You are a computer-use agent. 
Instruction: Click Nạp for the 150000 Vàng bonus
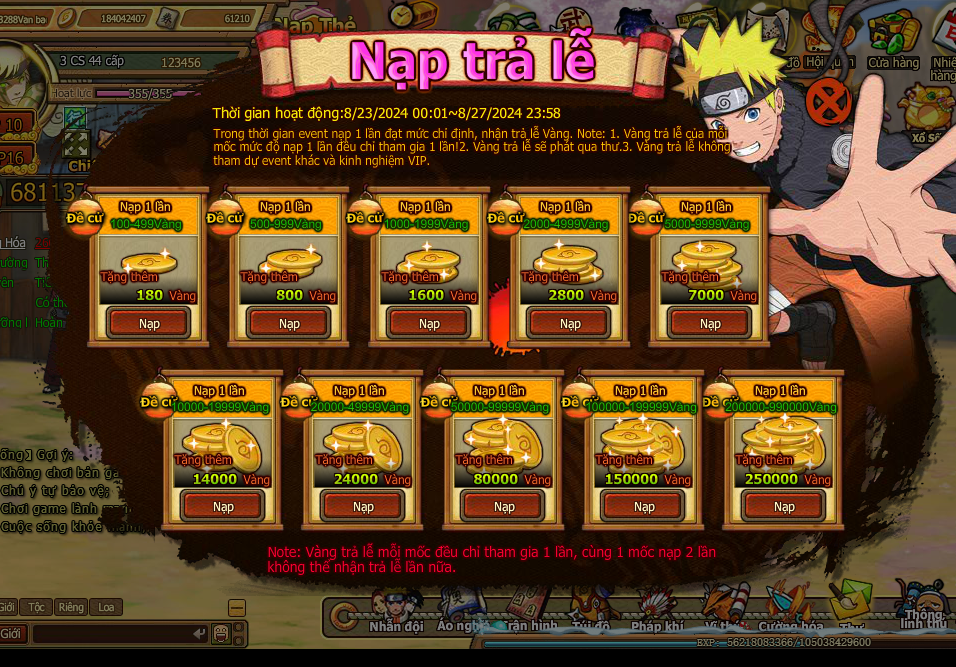[x=644, y=506]
